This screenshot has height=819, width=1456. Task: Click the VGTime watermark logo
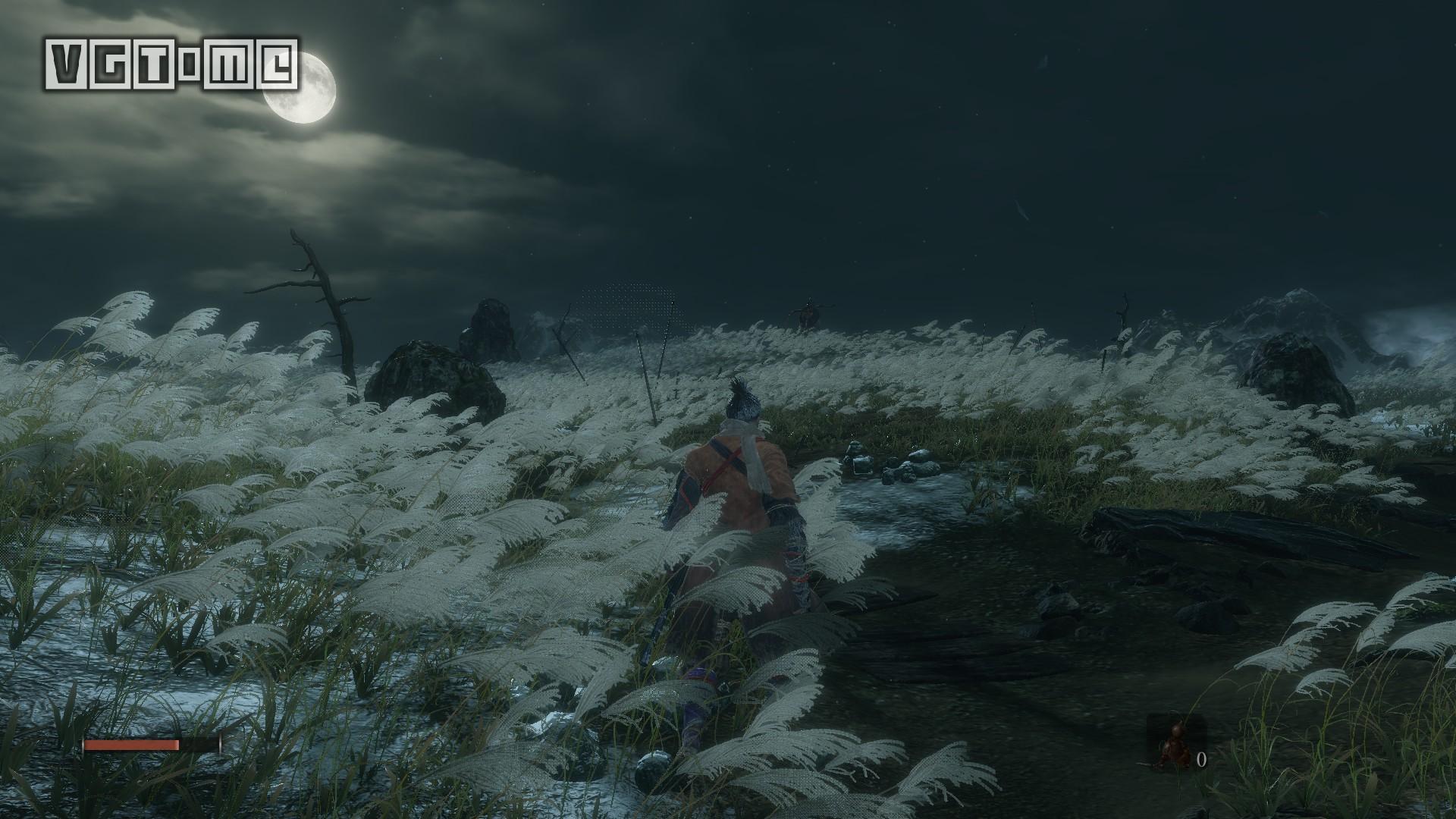point(172,64)
